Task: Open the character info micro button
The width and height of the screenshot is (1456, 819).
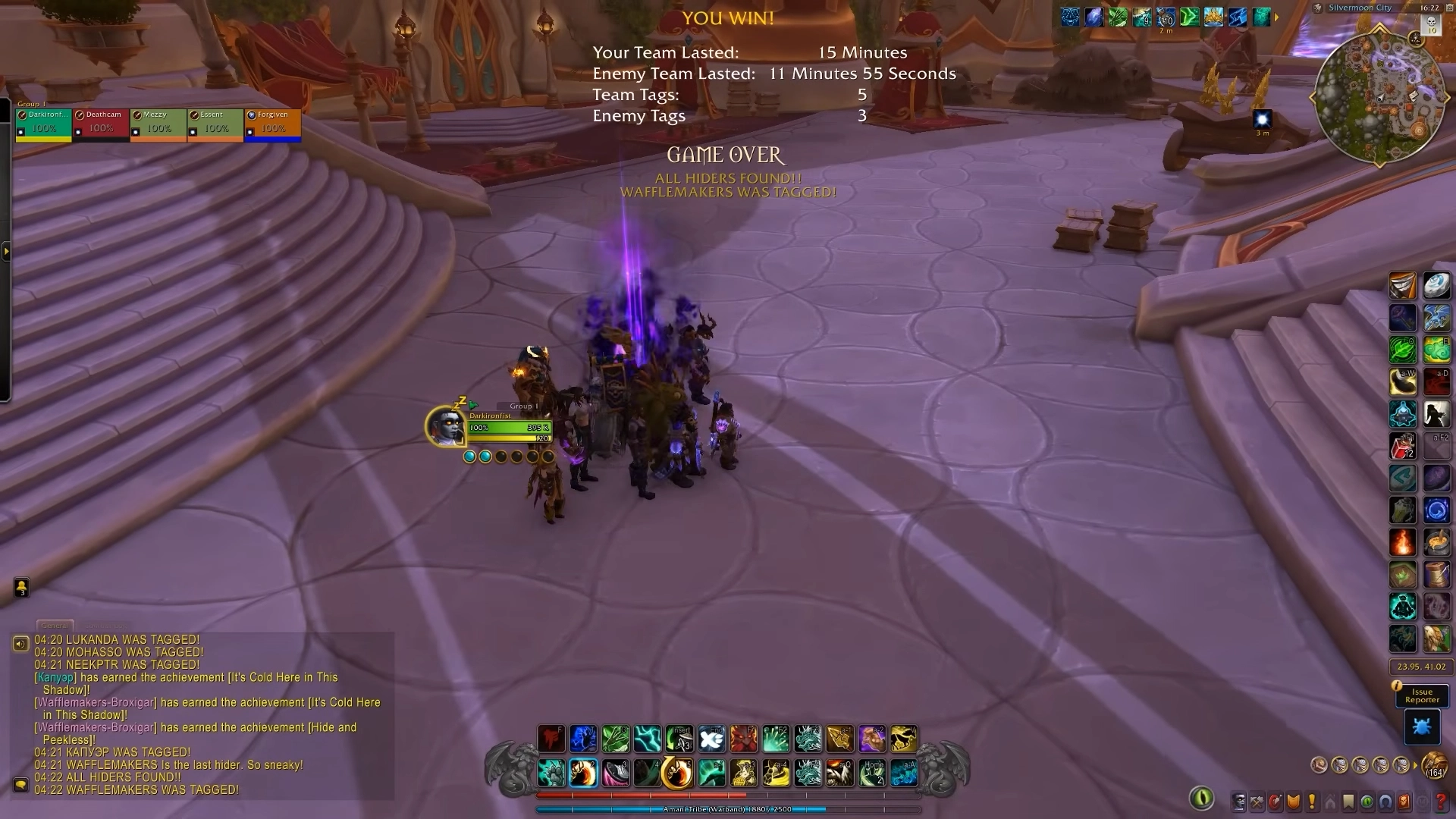Action: coord(1239,802)
